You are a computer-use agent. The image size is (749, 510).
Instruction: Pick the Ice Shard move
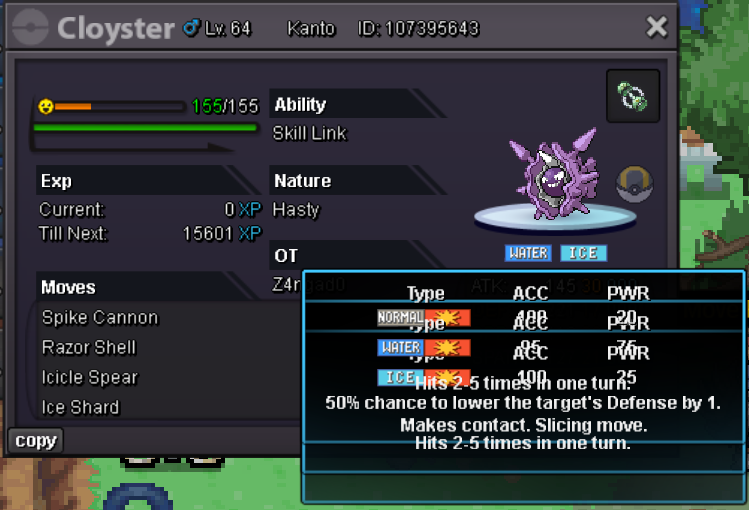[x=81, y=408]
